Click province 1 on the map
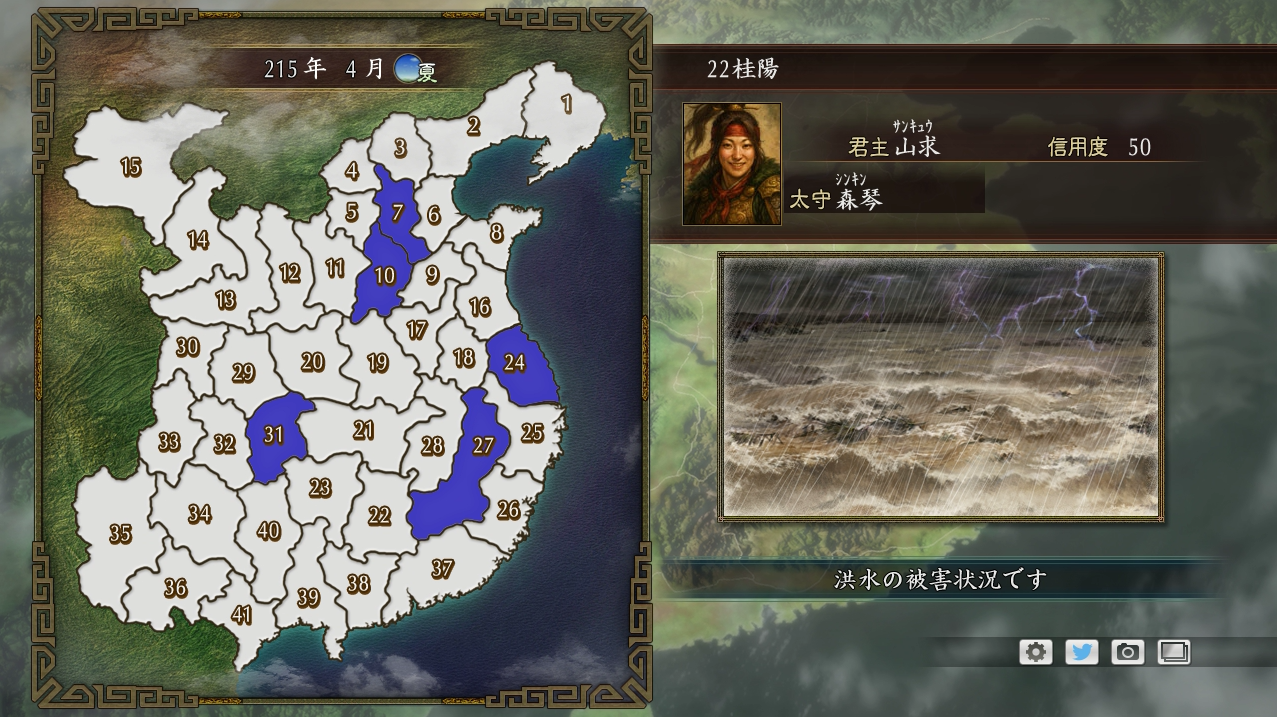This screenshot has height=717, width=1277. click(566, 103)
